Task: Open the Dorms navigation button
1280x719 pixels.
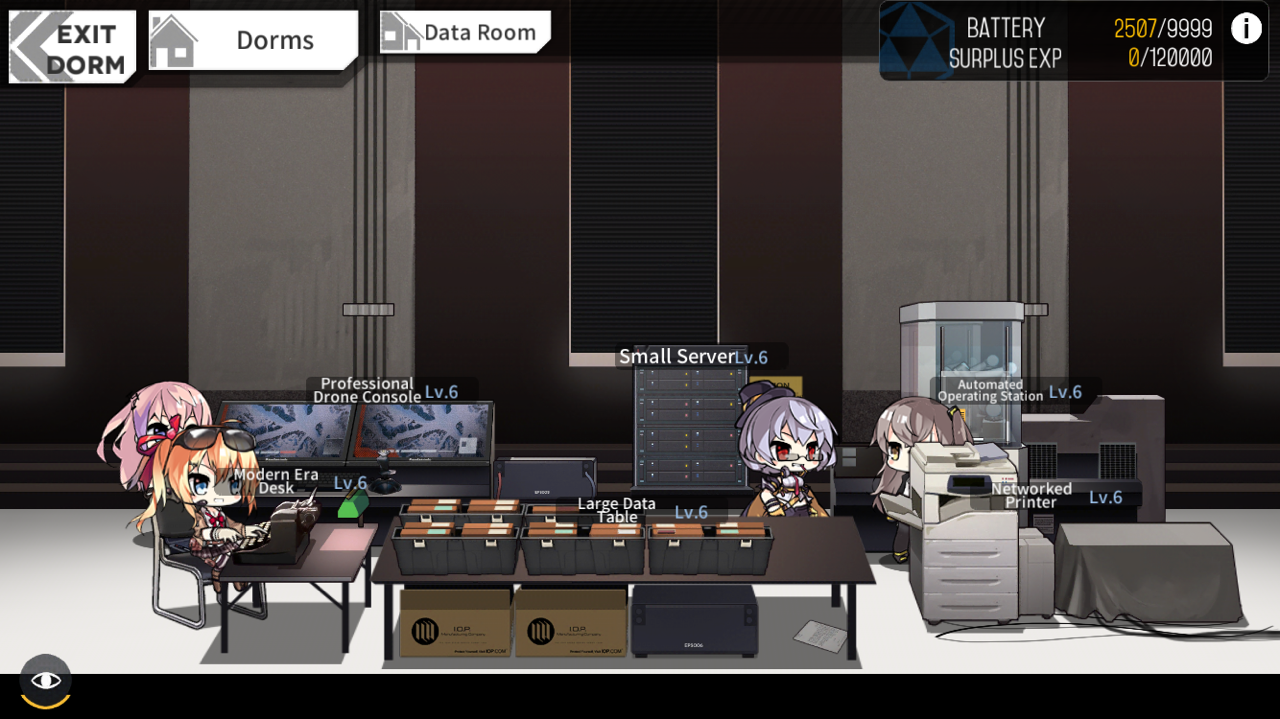Action: click(x=253, y=41)
